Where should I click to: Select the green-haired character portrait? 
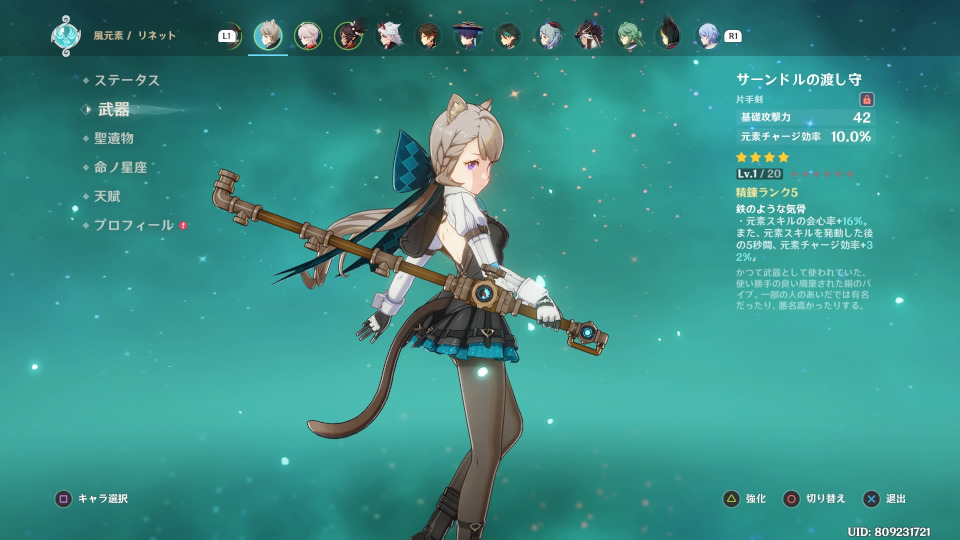[x=628, y=36]
